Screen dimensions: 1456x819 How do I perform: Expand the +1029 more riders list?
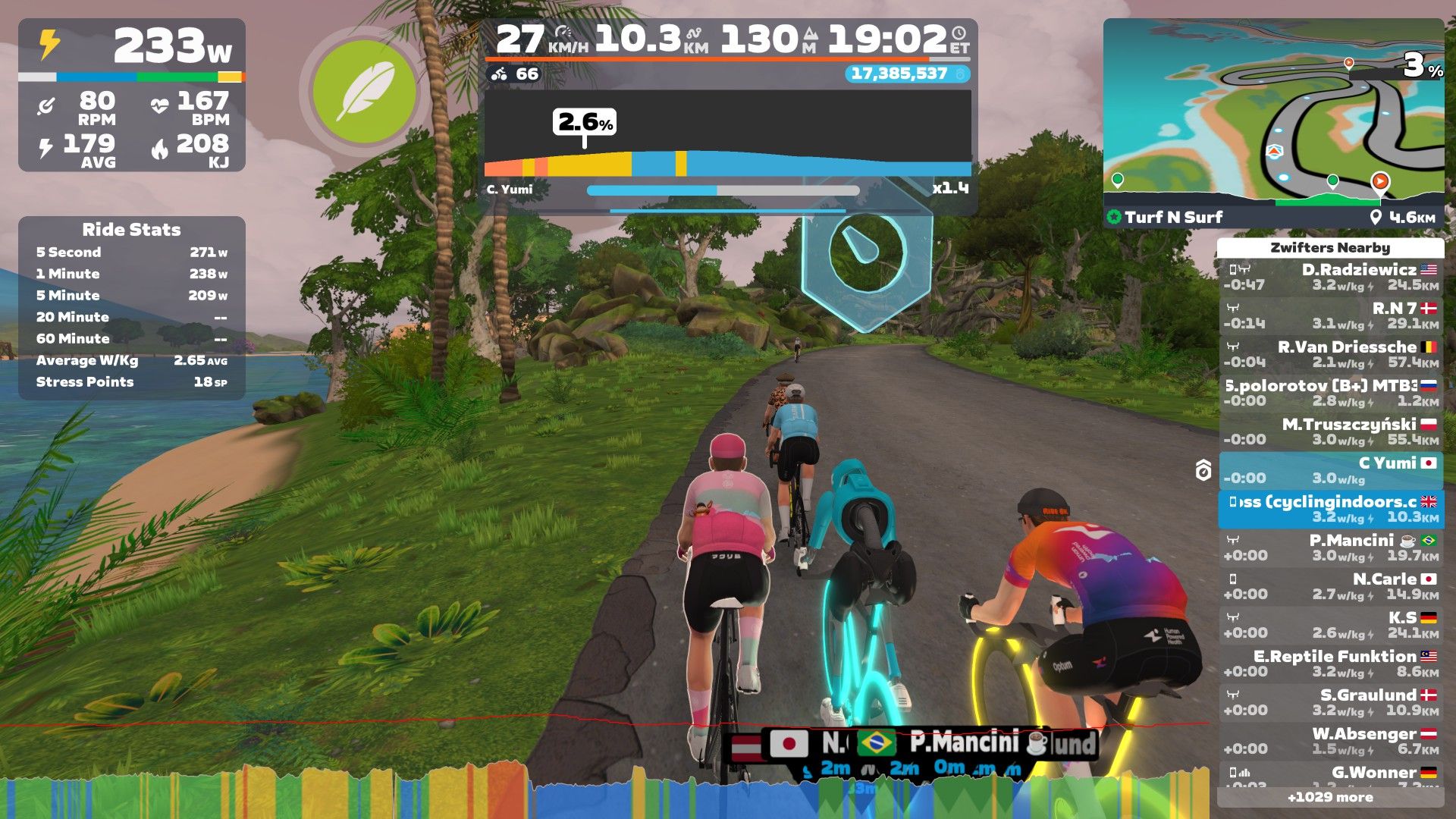tap(1330, 797)
